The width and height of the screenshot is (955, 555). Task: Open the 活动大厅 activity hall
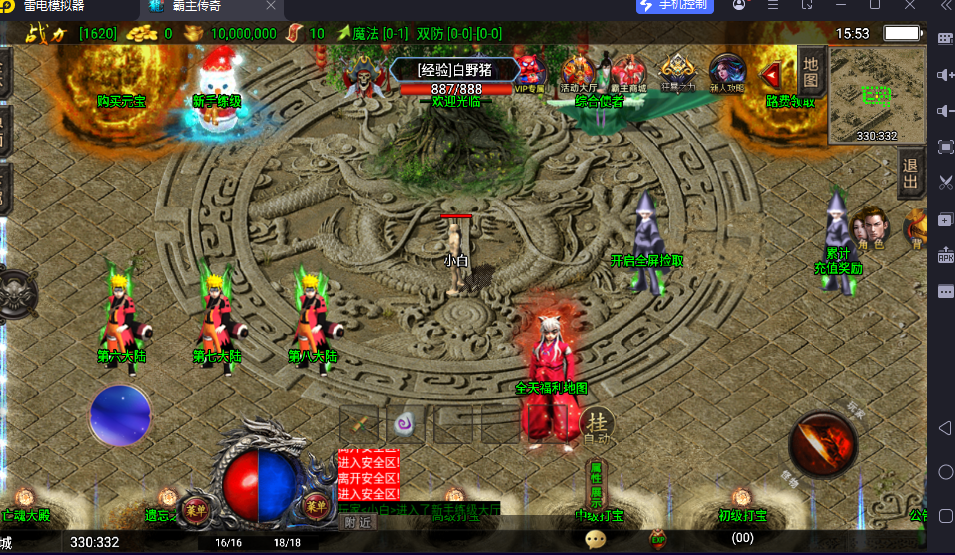coord(579,73)
